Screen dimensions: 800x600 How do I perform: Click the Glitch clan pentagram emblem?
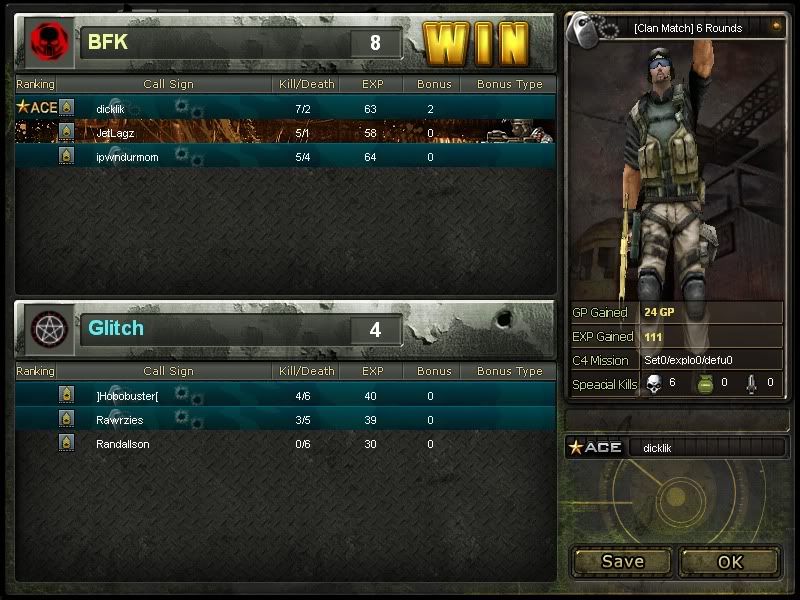(x=46, y=329)
